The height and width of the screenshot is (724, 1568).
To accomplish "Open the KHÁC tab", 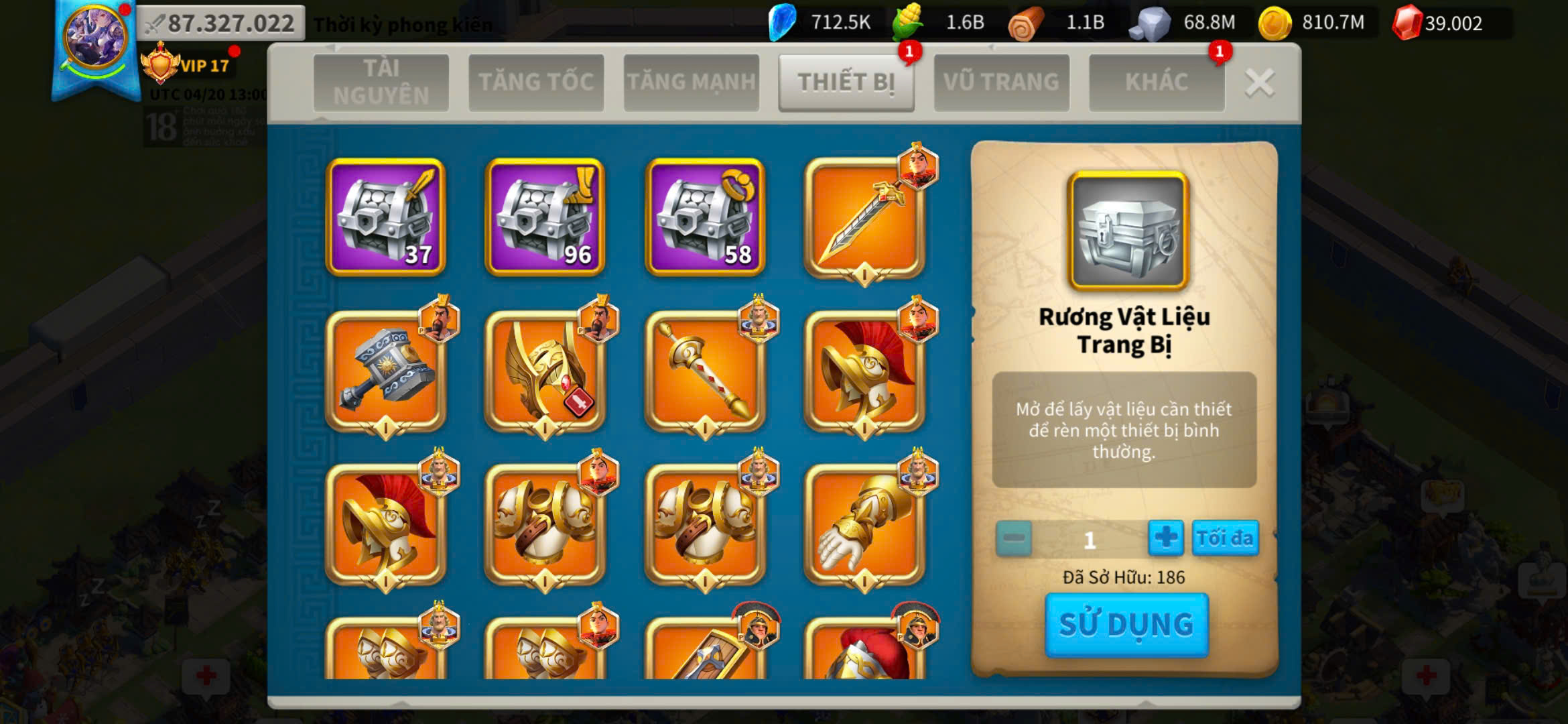I will 1156,82.
